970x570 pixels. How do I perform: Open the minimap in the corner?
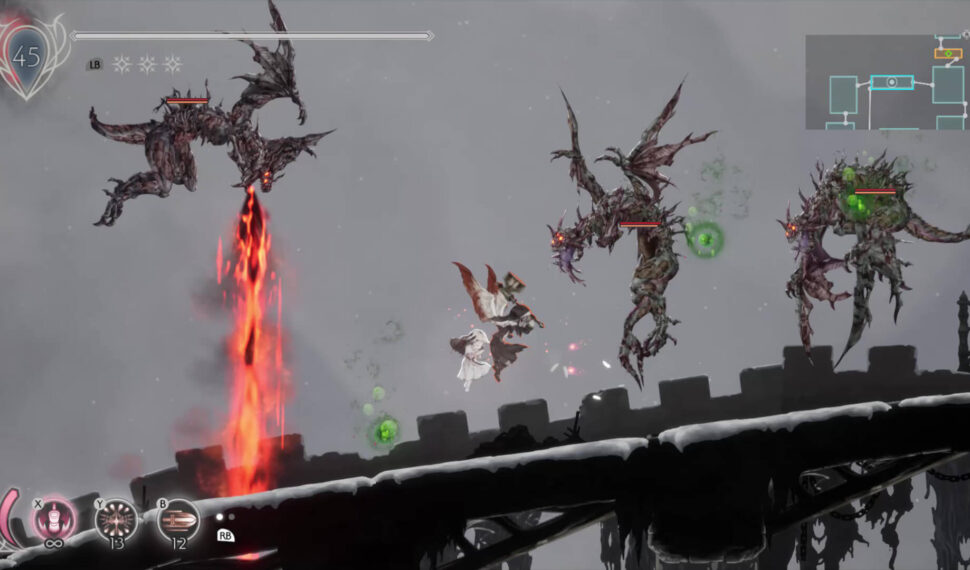point(884,82)
